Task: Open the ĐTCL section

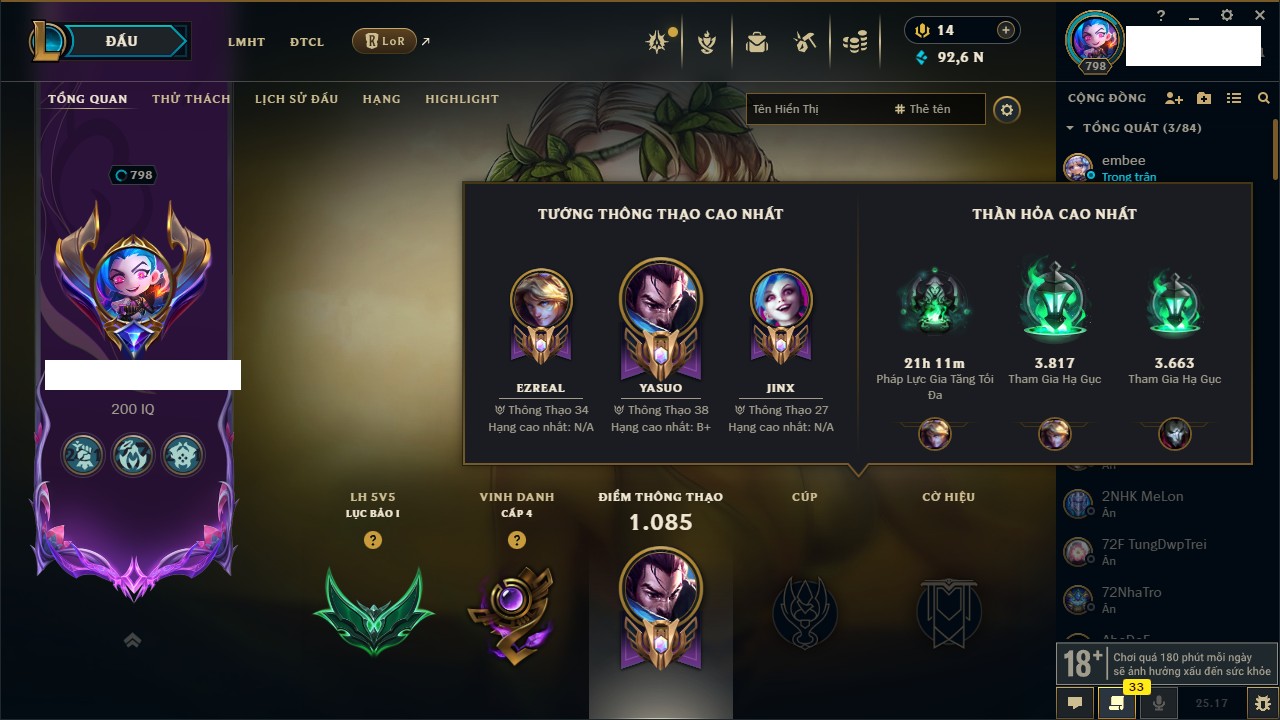Action: point(307,42)
